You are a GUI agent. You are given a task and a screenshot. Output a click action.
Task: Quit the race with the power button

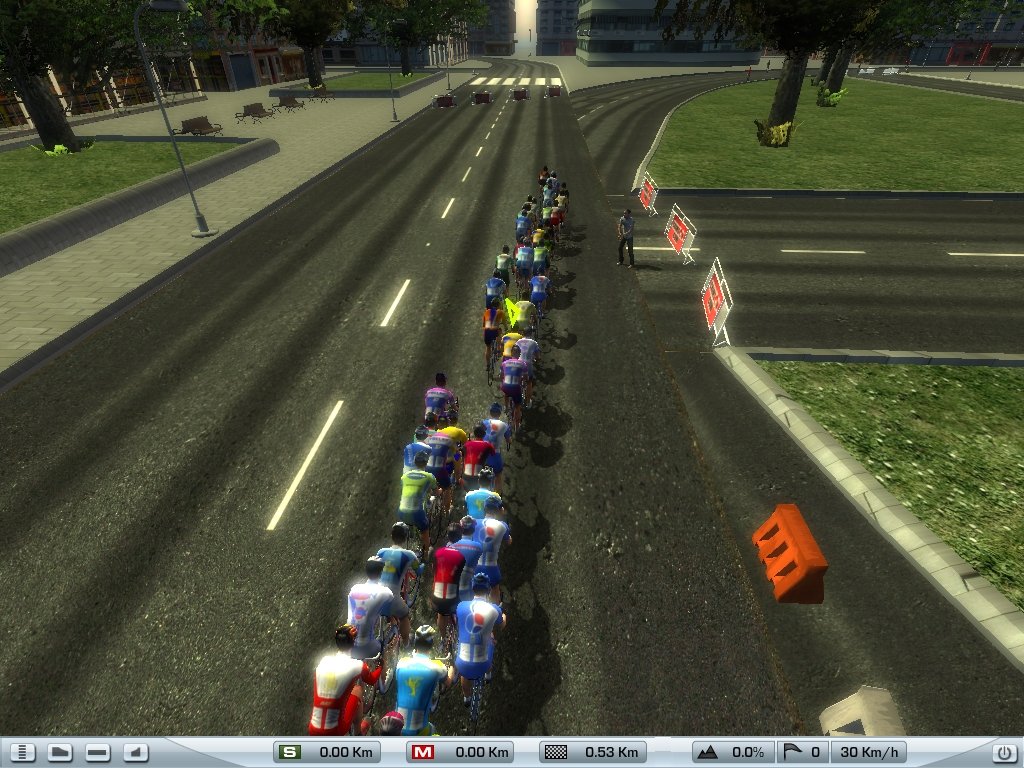click(1002, 752)
